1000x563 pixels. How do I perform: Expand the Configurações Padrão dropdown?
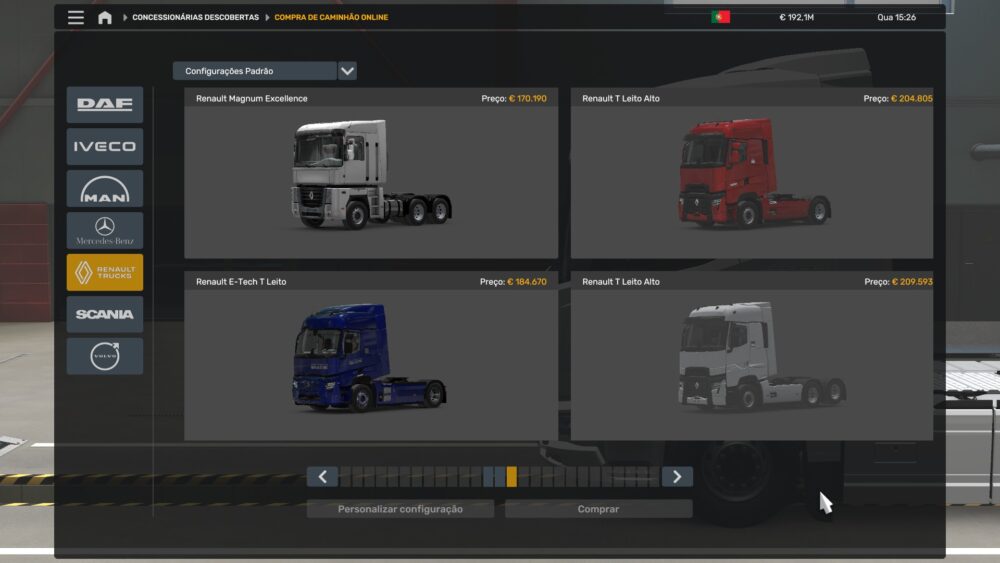tap(347, 71)
